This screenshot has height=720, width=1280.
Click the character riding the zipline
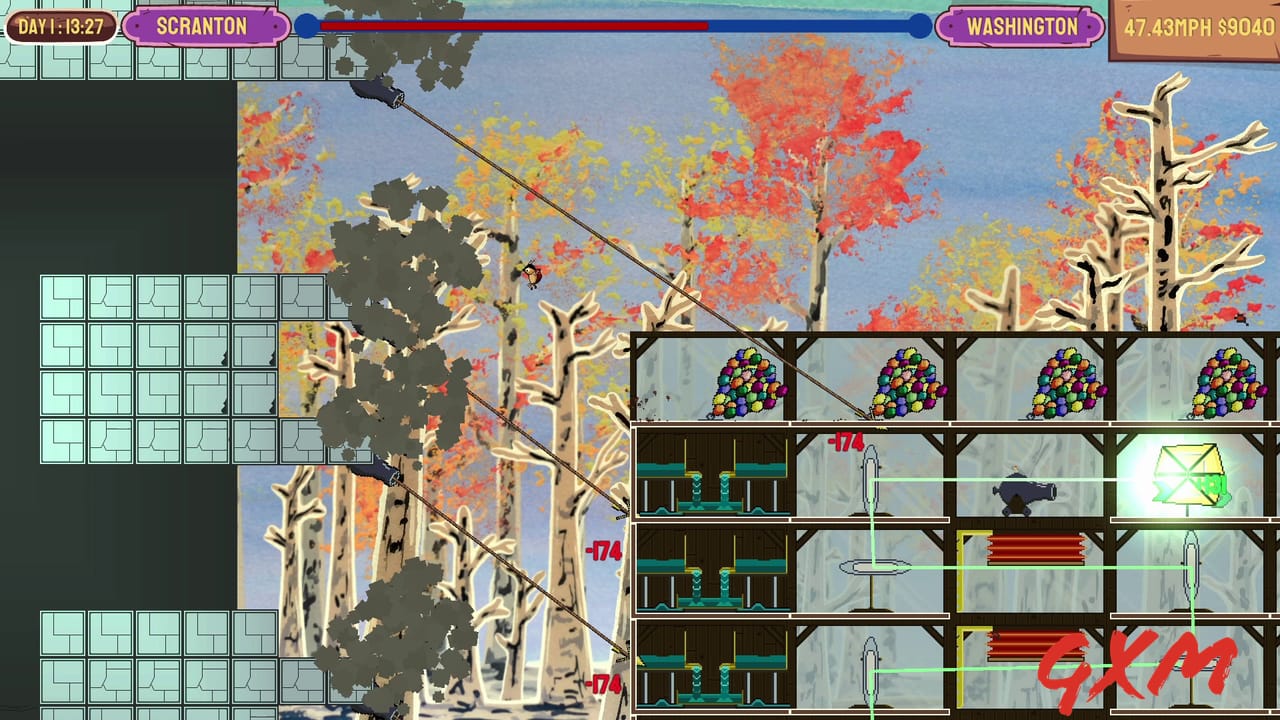(532, 278)
